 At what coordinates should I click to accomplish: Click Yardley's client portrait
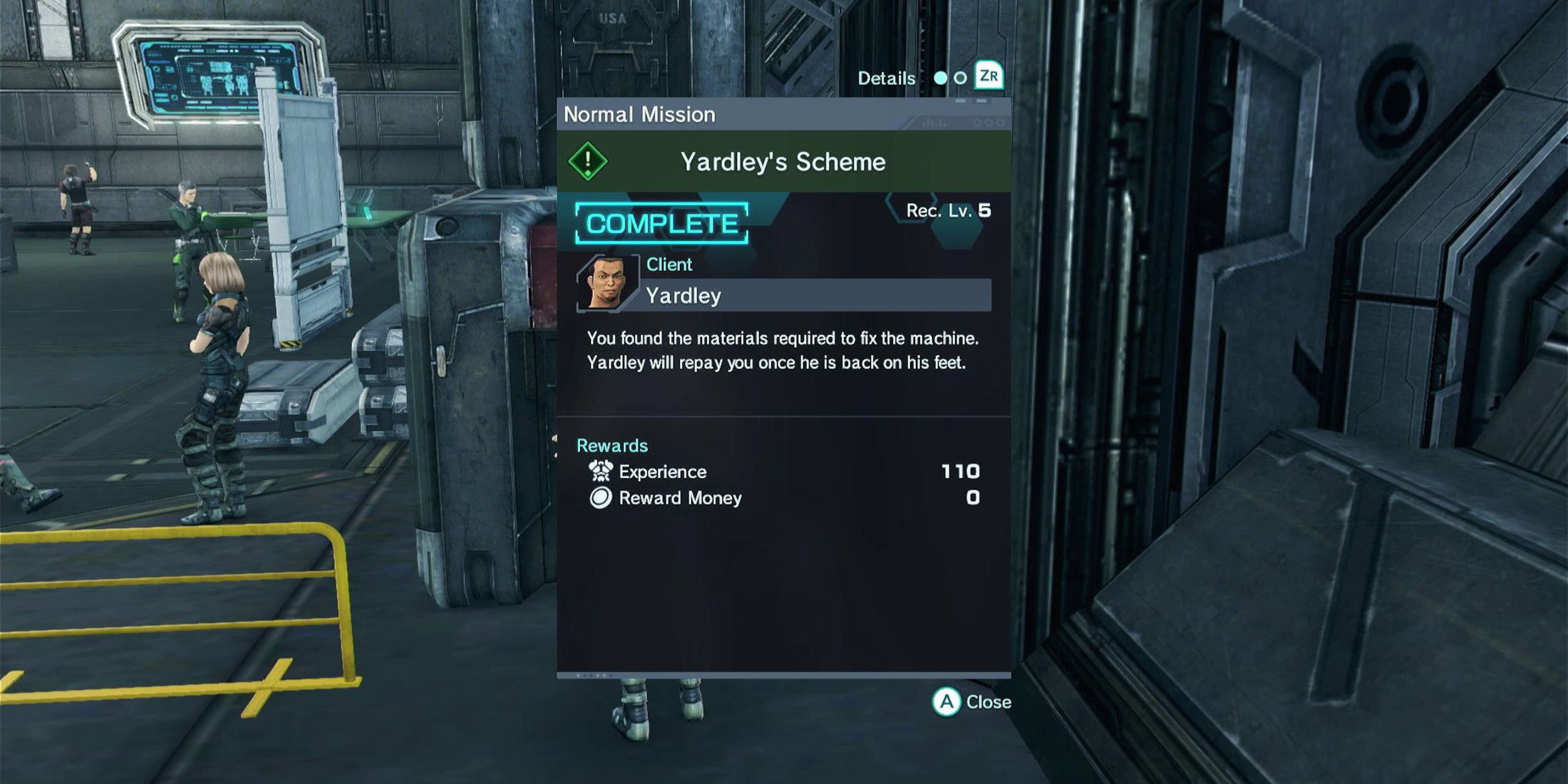point(608,284)
